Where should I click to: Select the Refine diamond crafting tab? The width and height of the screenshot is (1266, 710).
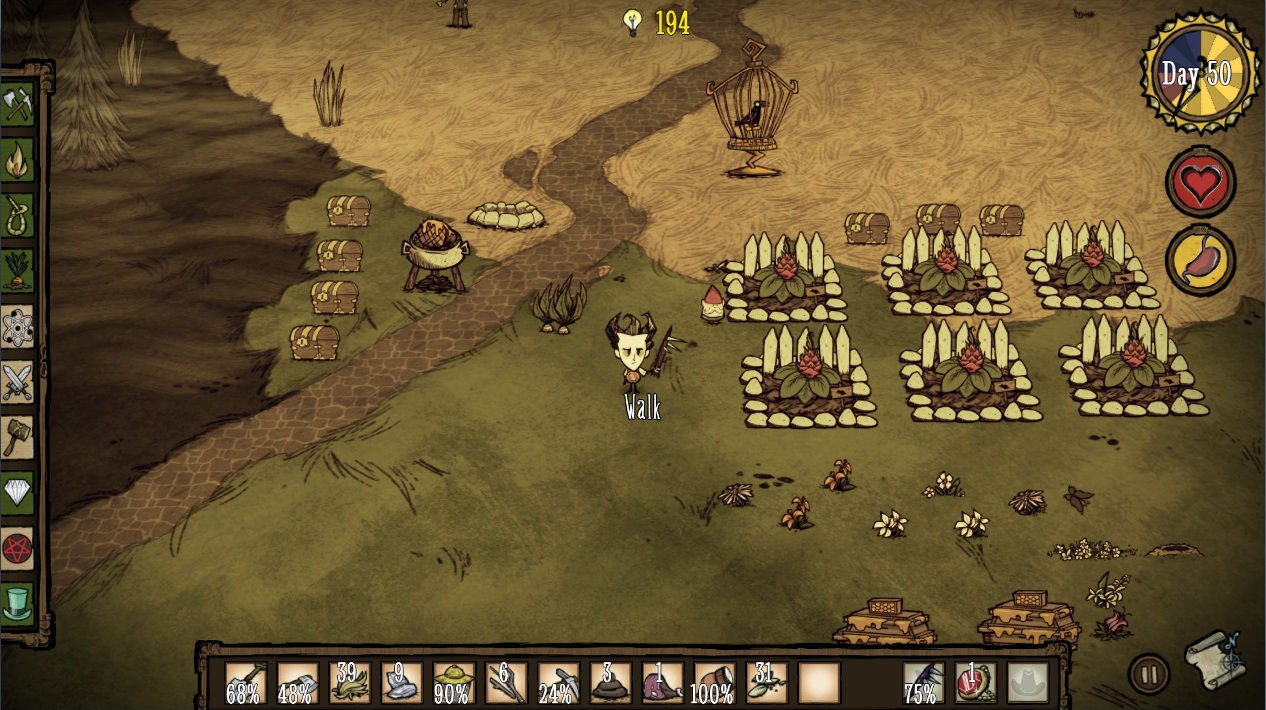click(18, 492)
